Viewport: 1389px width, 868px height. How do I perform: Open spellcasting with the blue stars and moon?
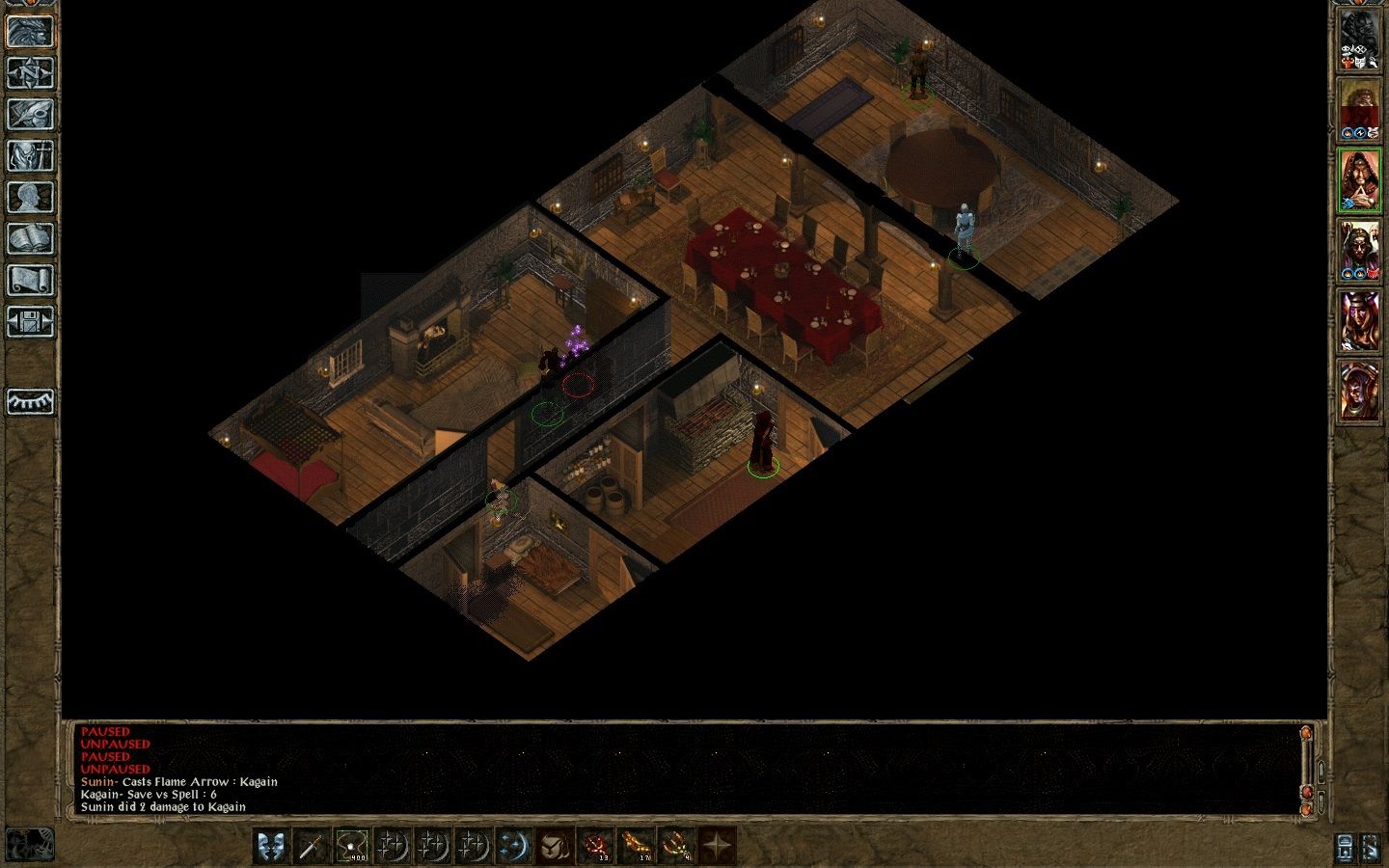pyautogui.click(x=514, y=847)
